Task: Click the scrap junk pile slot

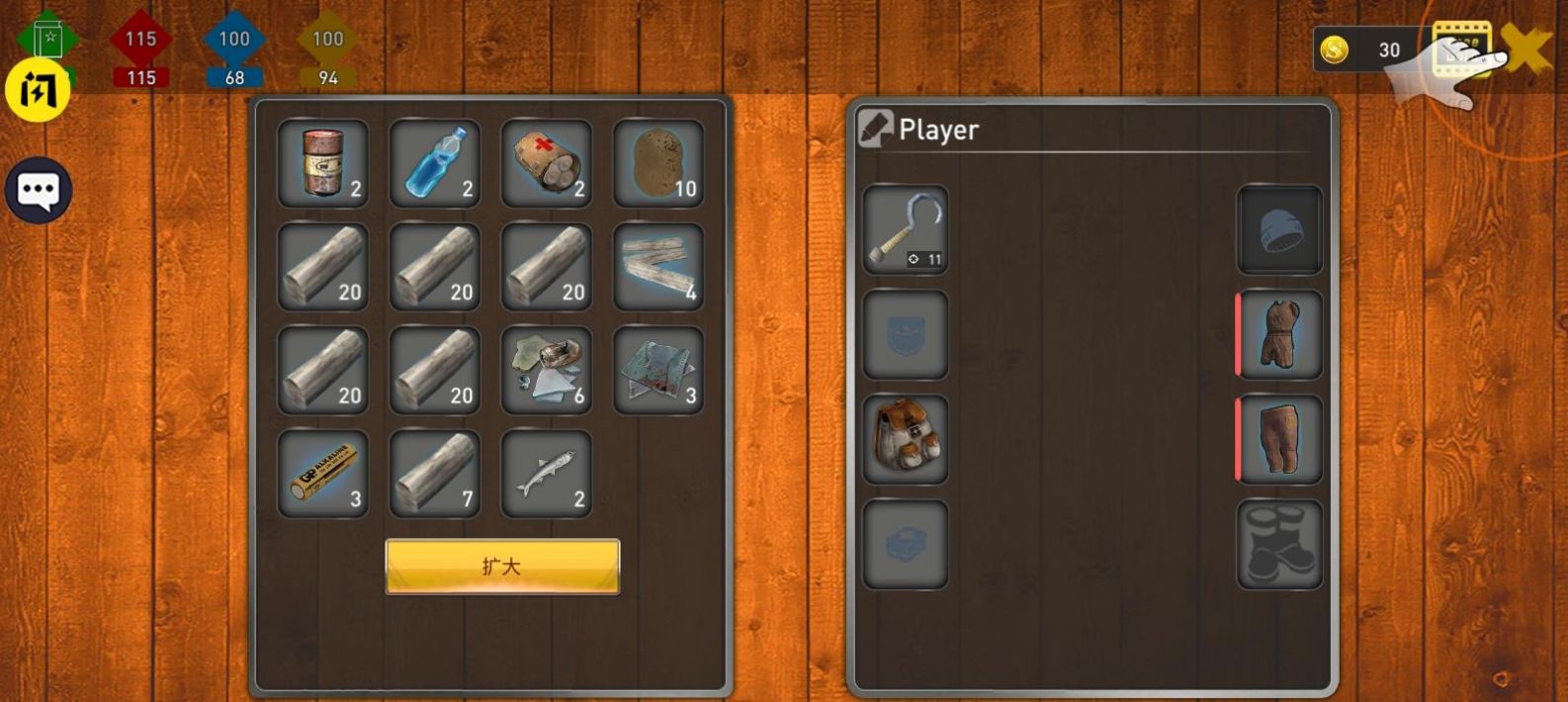Action: pyautogui.click(x=547, y=370)
